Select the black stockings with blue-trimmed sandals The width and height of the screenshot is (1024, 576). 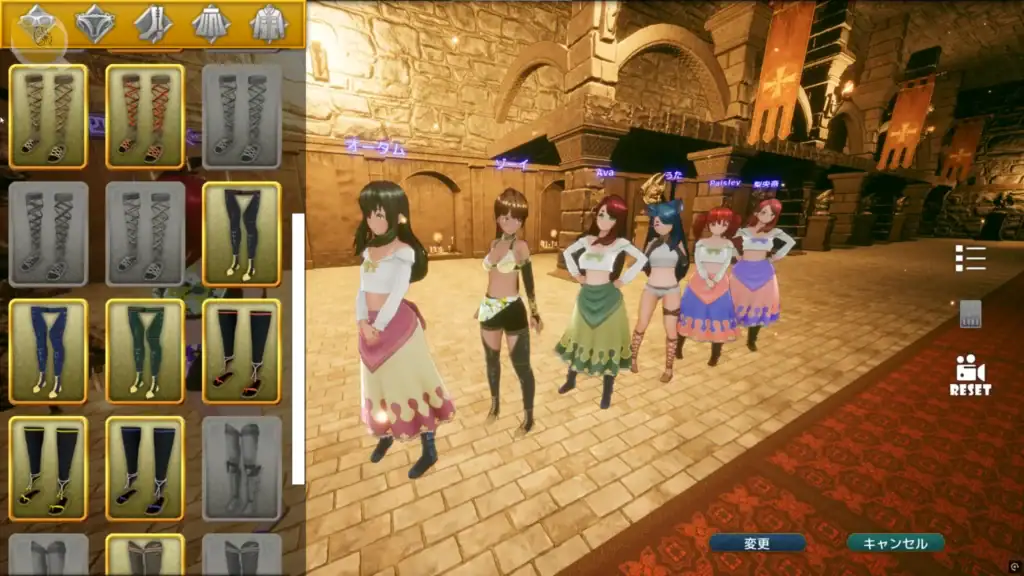pos(145,468)
